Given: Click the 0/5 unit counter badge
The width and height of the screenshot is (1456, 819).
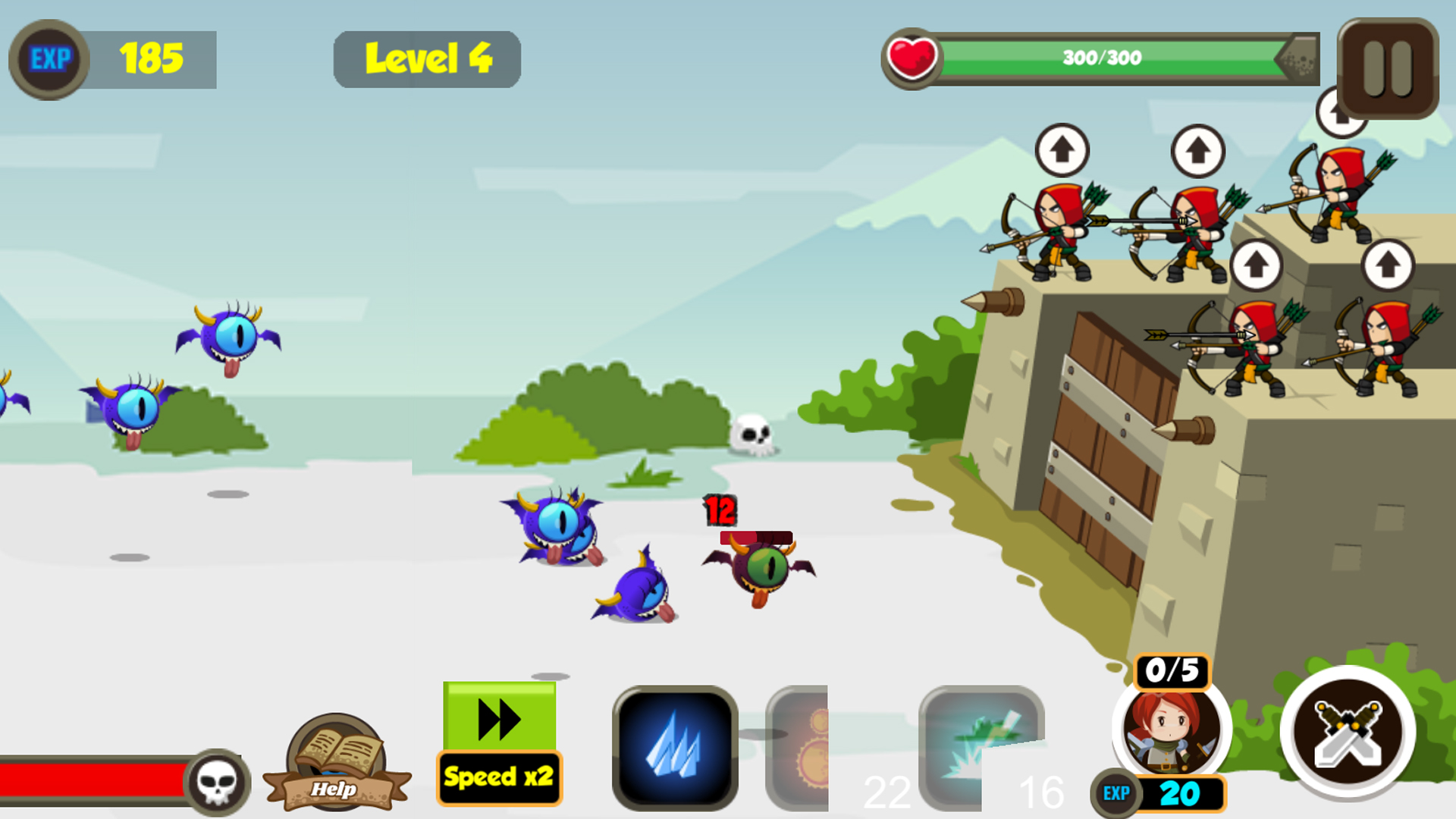Looking at the screenshot, I should click(x=1171, y=670).
